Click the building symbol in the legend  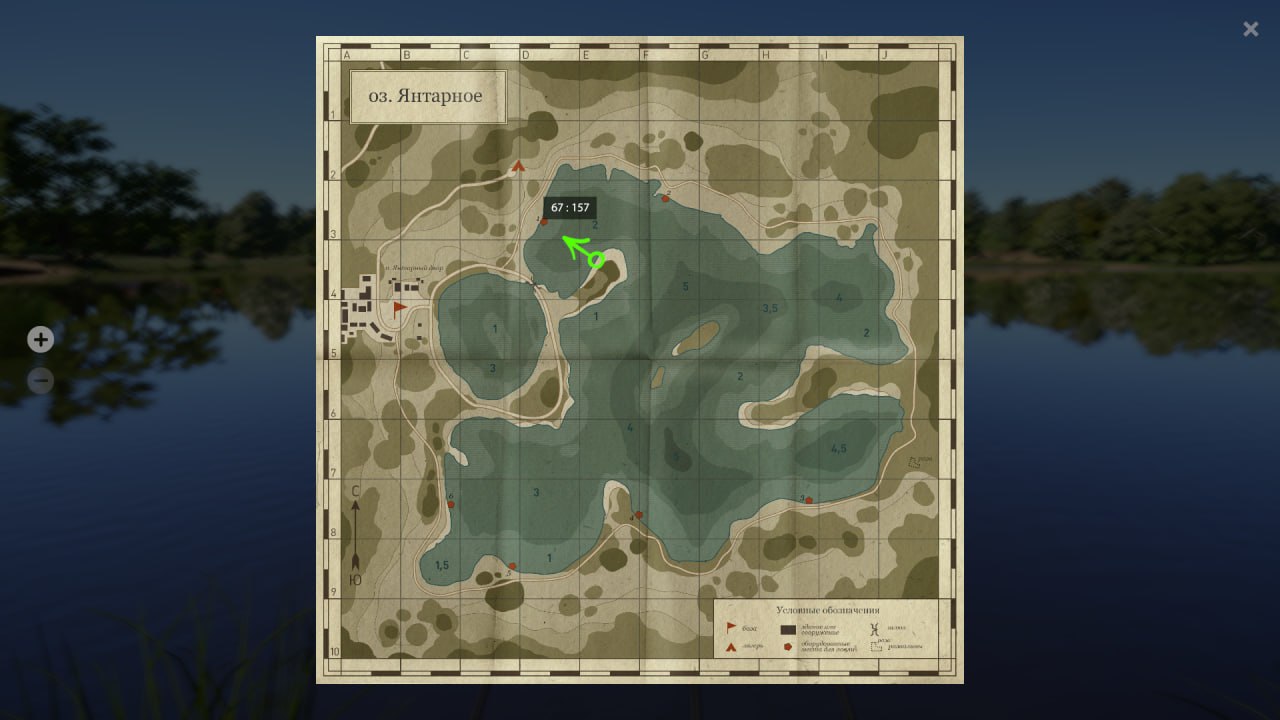[x=789, y=628]
